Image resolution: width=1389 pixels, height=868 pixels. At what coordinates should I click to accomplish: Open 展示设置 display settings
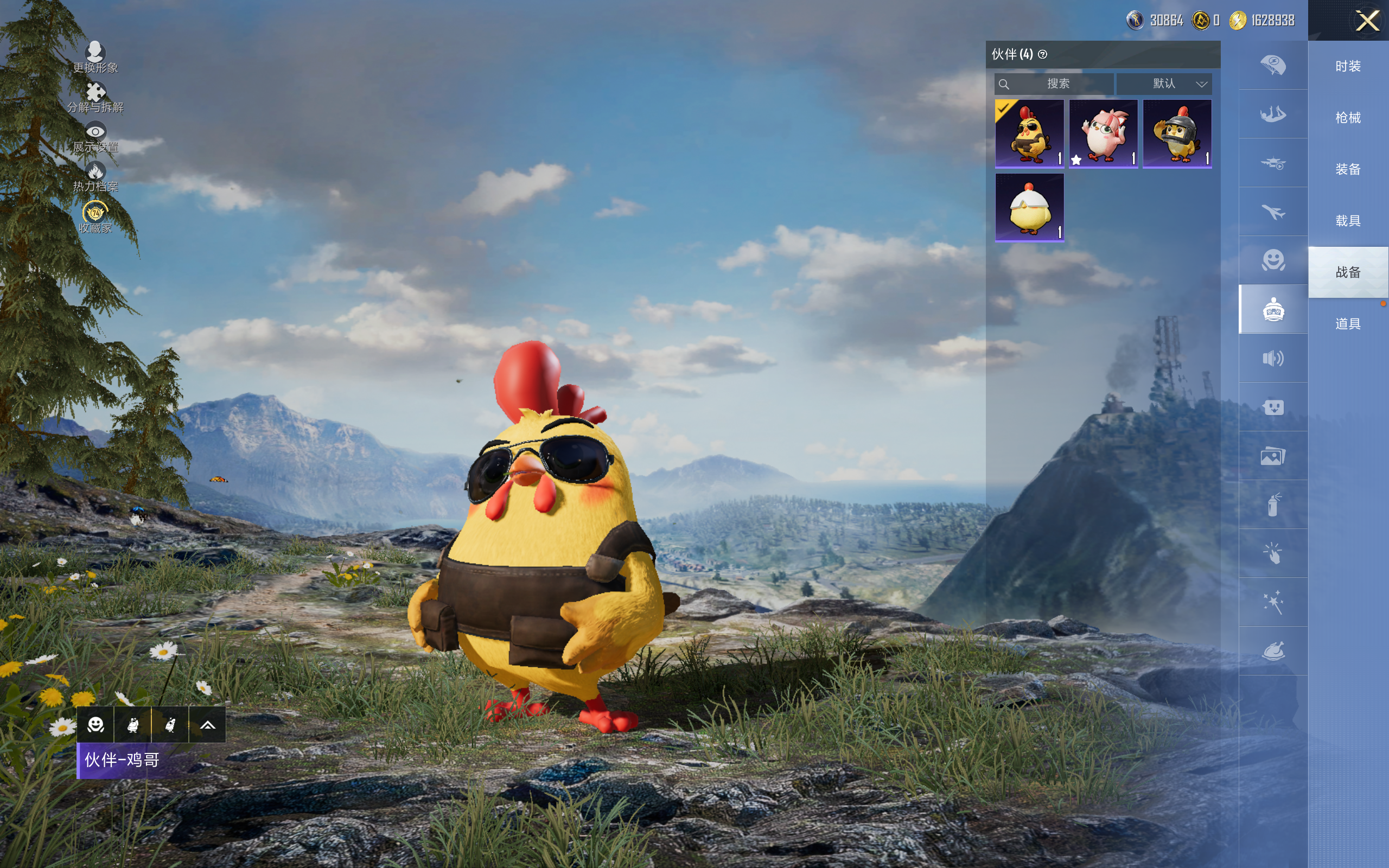click(95, 137)
